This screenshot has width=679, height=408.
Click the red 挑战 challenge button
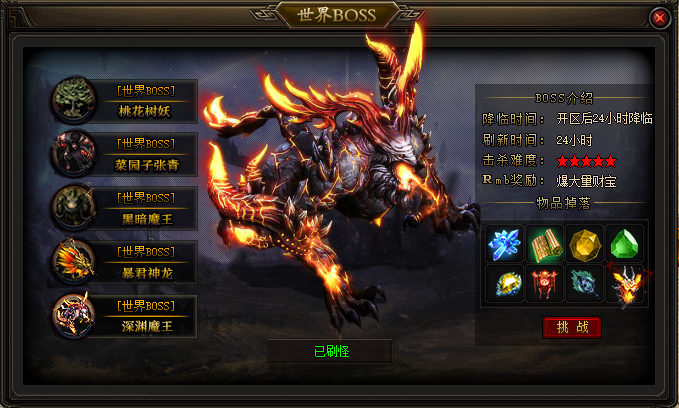coord(572,327)
